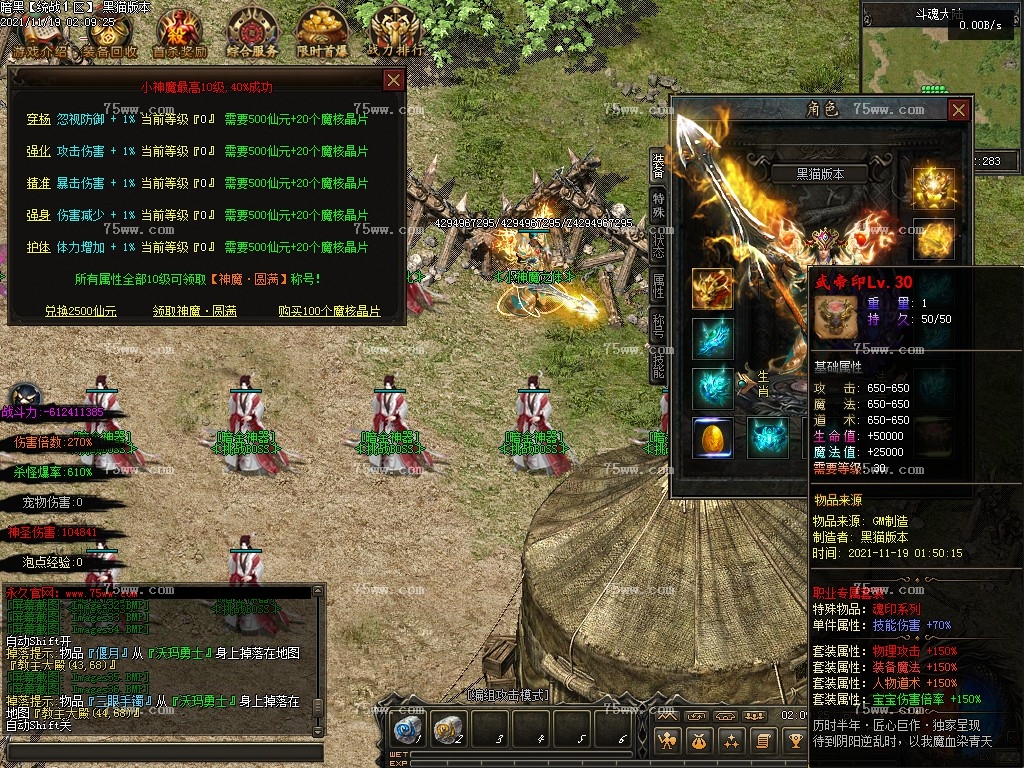
Task: Open the 限时首爆 limited-time drop menu
Action: click(x=322, y=34)
